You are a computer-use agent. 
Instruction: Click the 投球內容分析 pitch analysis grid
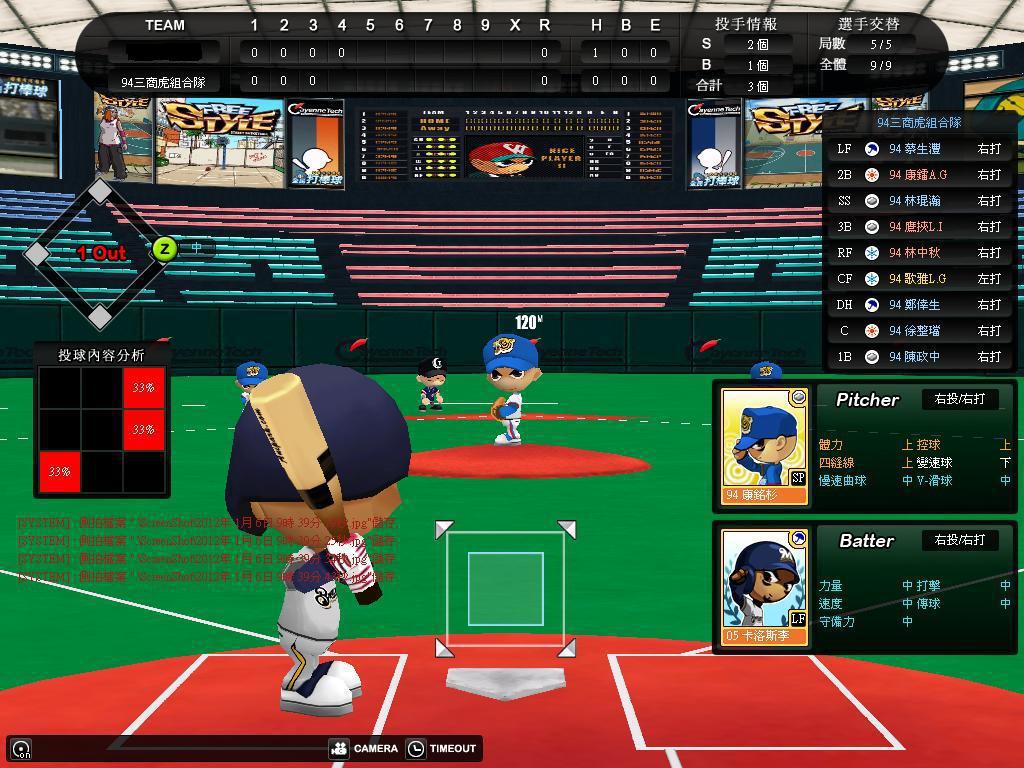[102, 430]
